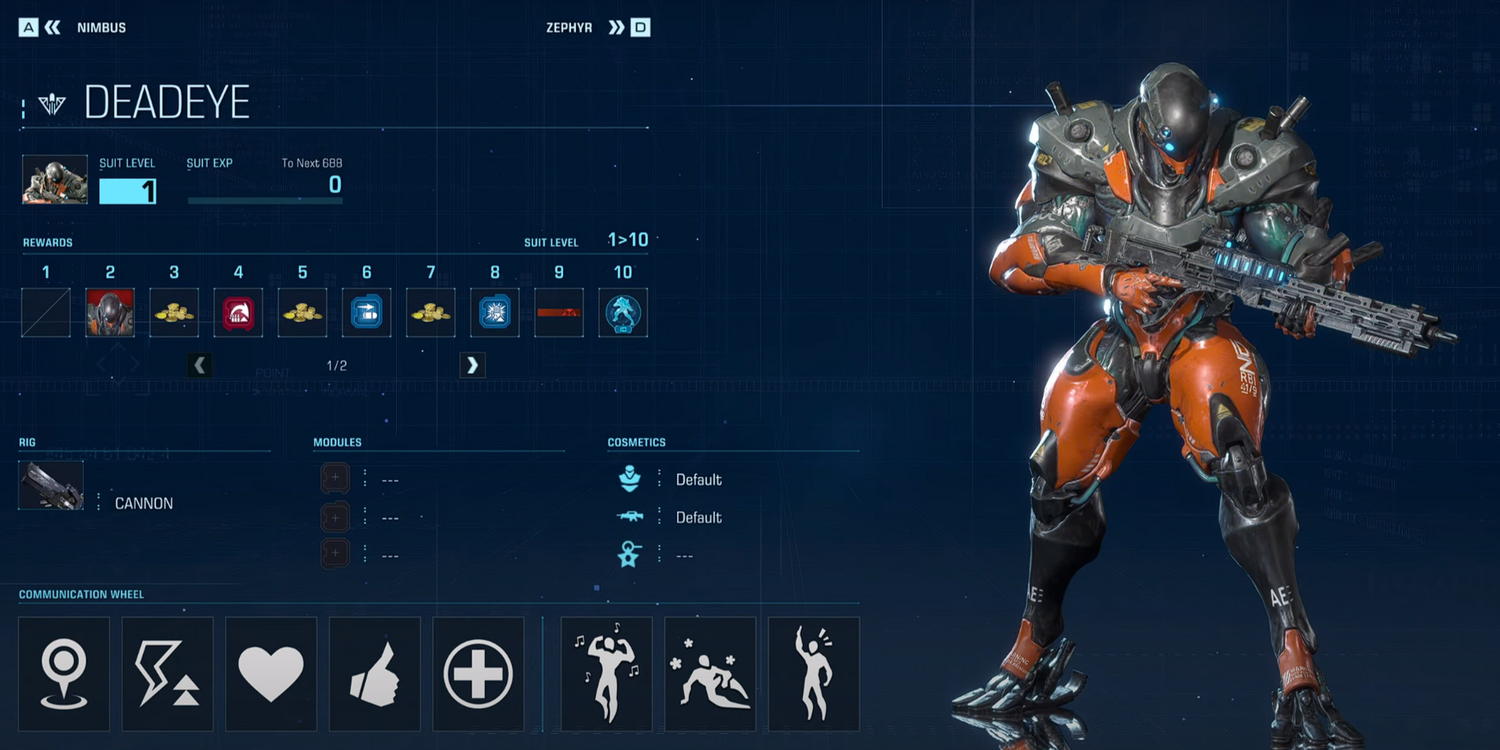
Task: Go to the previous rewards page
Action: point(200,365)
